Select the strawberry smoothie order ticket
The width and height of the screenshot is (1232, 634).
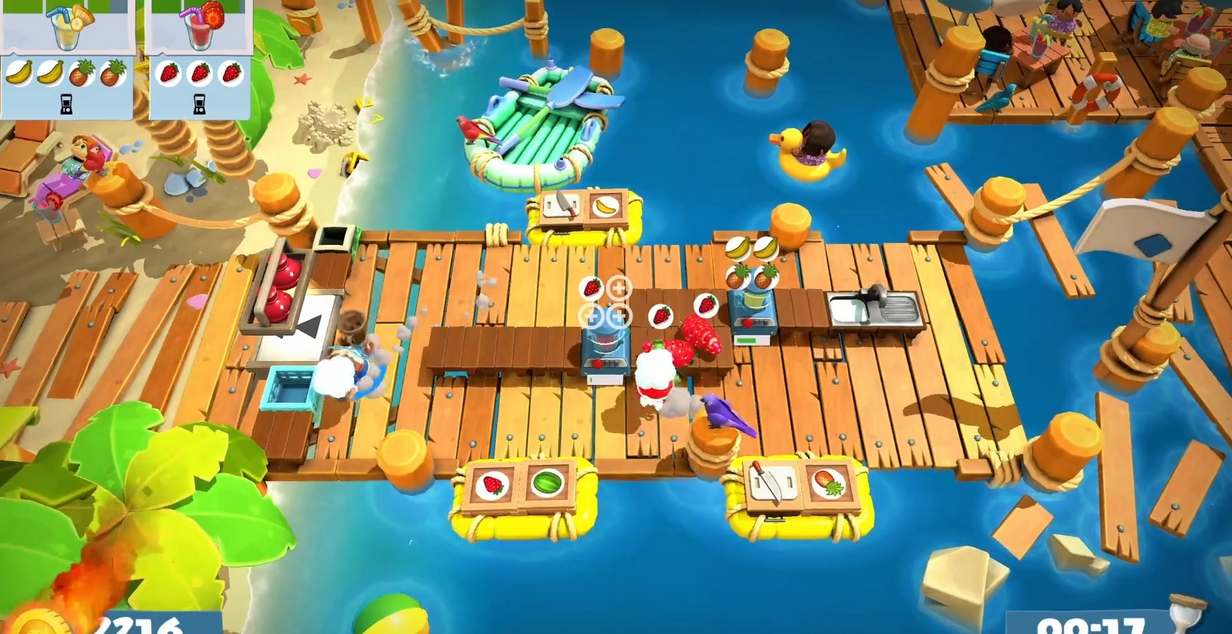coord(198,28)
